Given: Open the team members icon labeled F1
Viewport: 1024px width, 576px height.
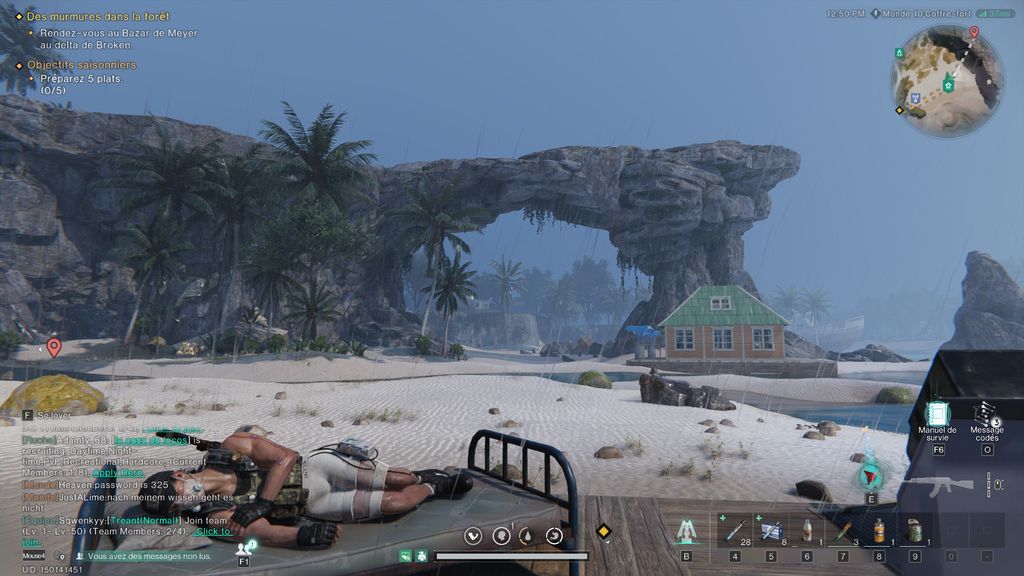Looking at the screenshot, I should [x=244, y=548].
